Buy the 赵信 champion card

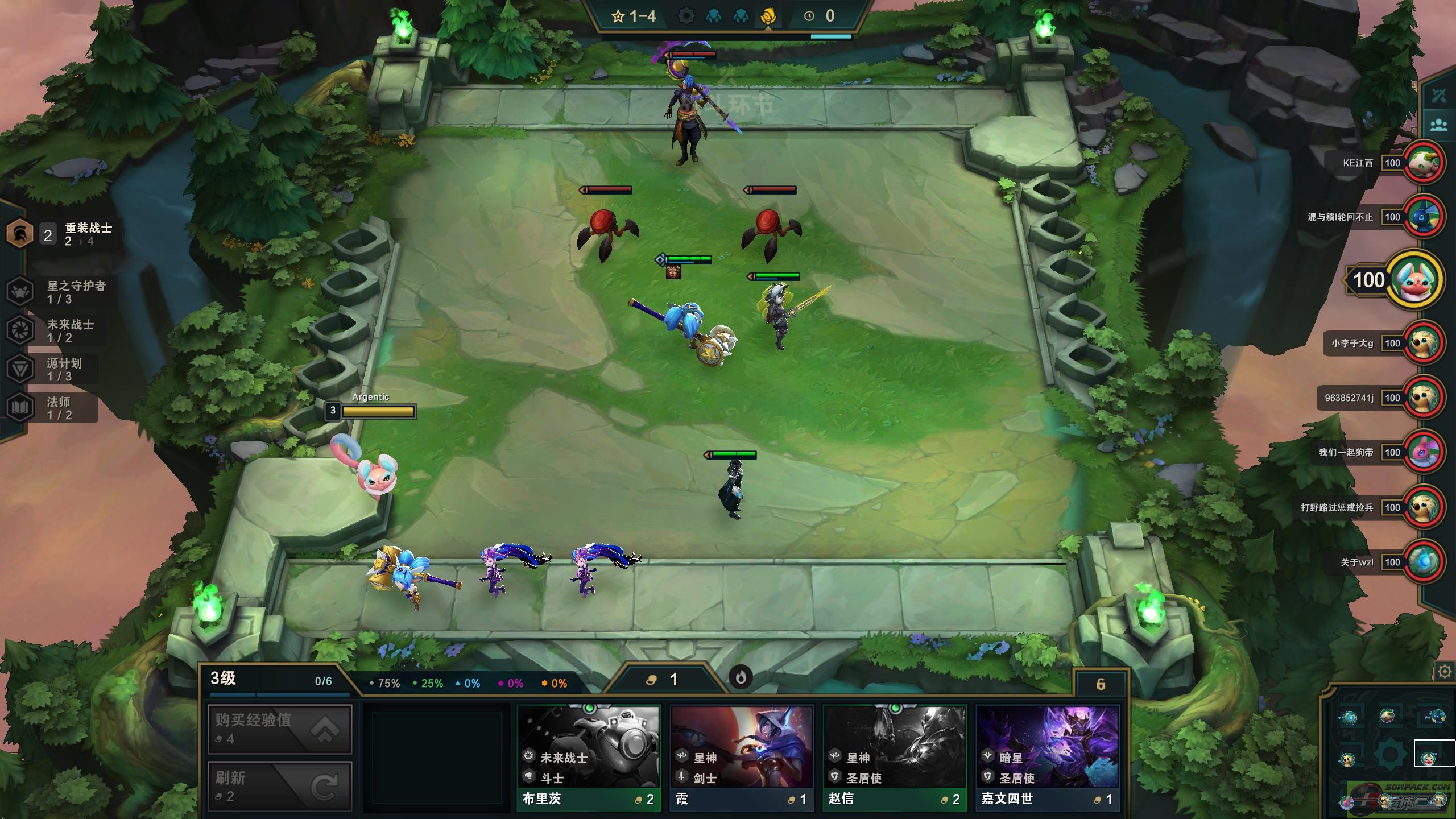(895, 758)
